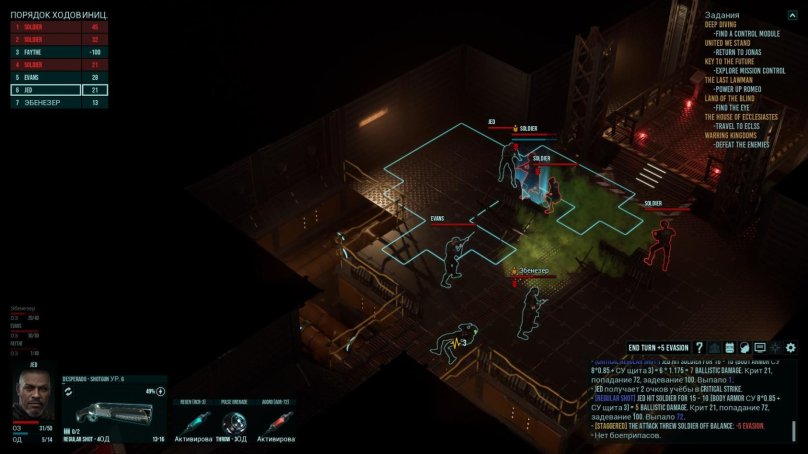This screenshot has height=454, width=808.
Task: Open the Warring Kingdoms quest entry
Action: point(730,135)
